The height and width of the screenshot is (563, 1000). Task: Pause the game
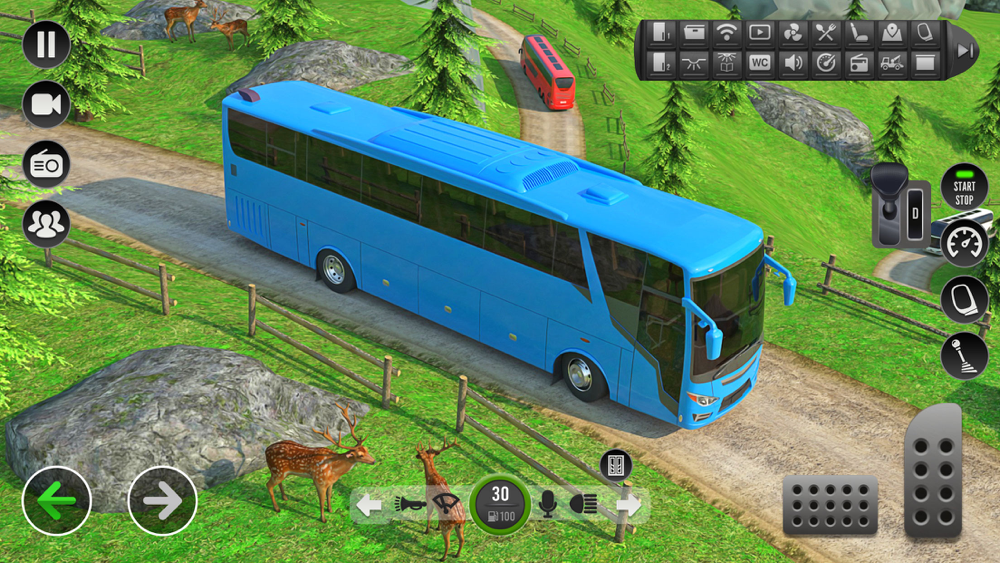(46, 44)
